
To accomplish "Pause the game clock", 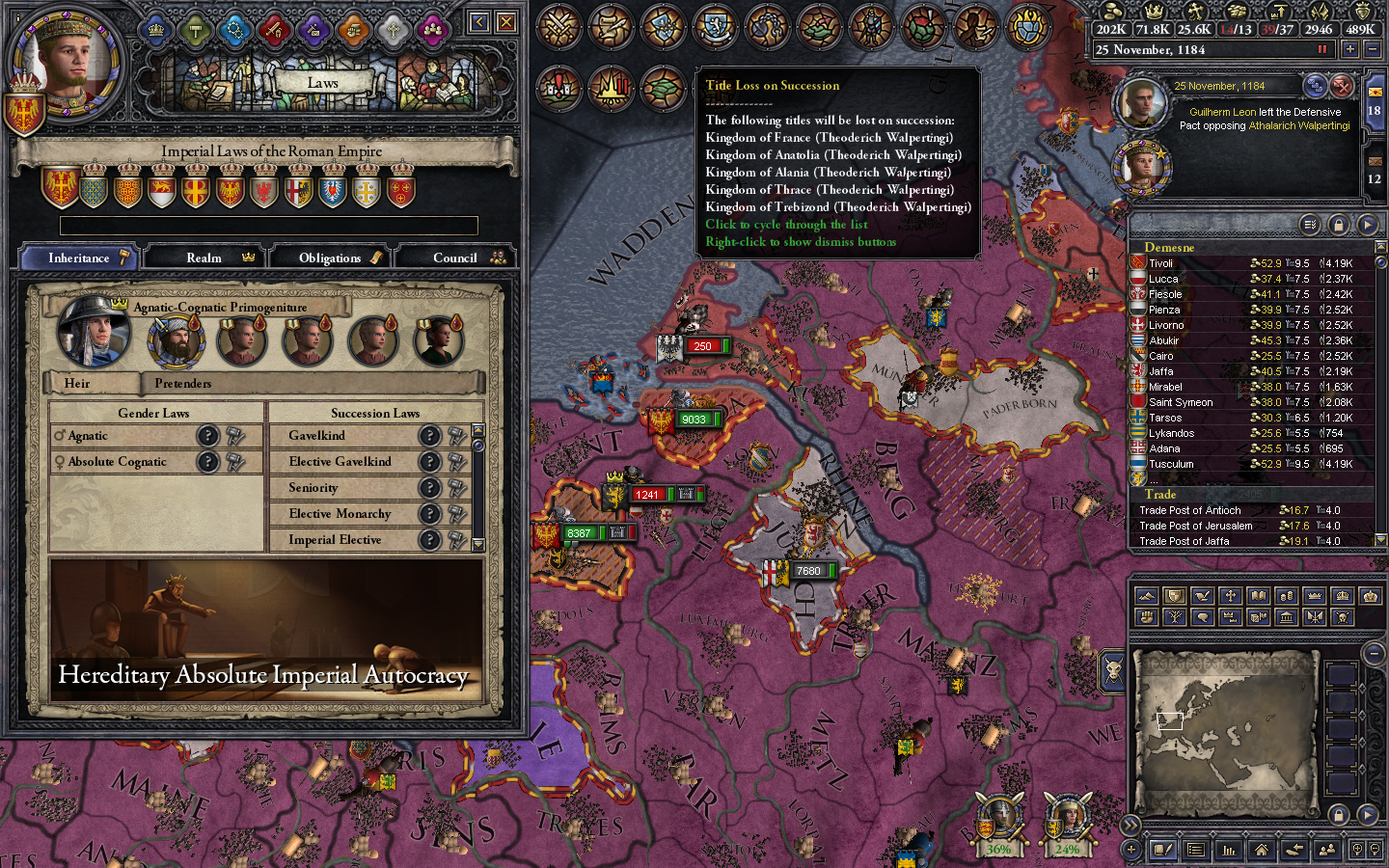I will (1321, 49).
